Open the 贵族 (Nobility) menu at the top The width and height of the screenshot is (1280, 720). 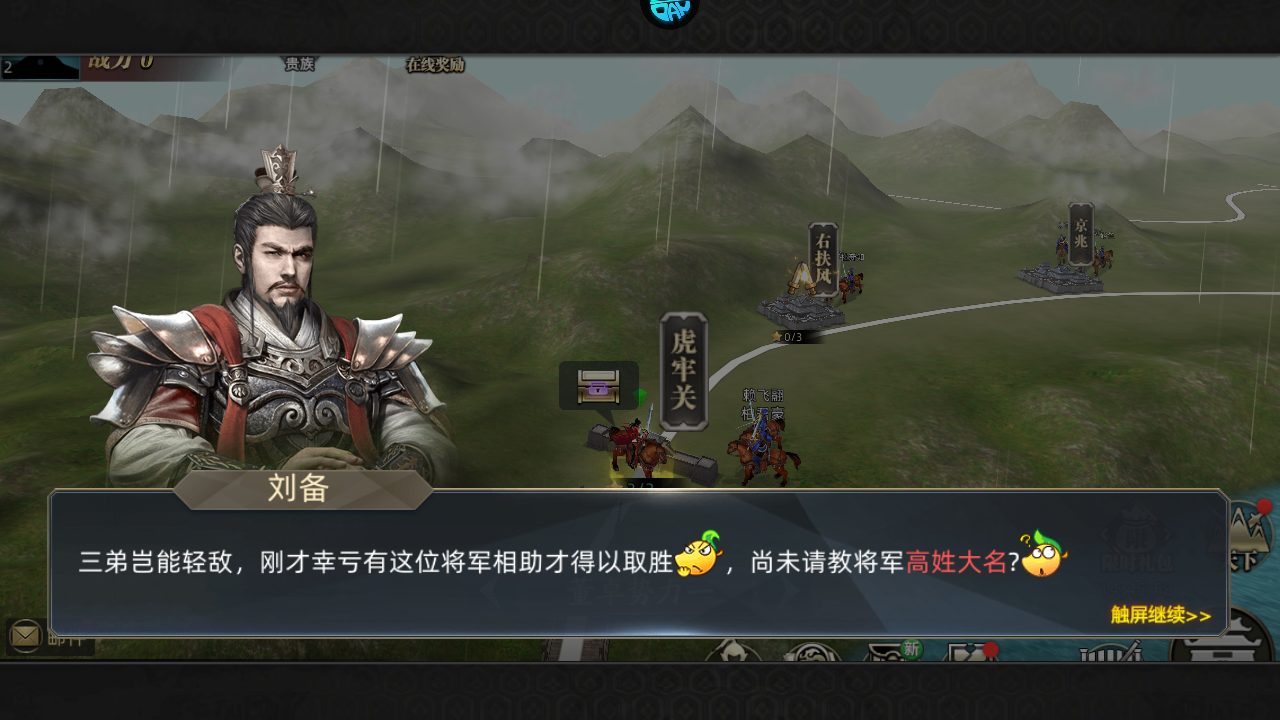[297, 63]
